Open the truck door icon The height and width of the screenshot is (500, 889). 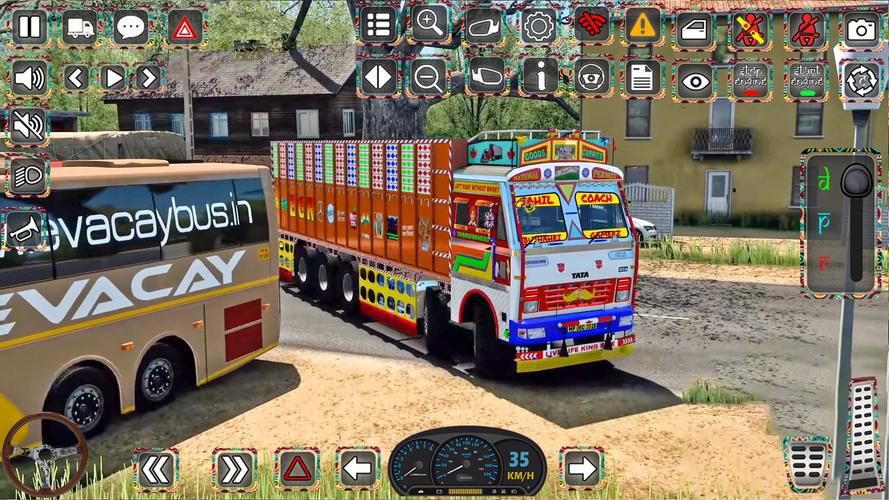coord(695,29)
